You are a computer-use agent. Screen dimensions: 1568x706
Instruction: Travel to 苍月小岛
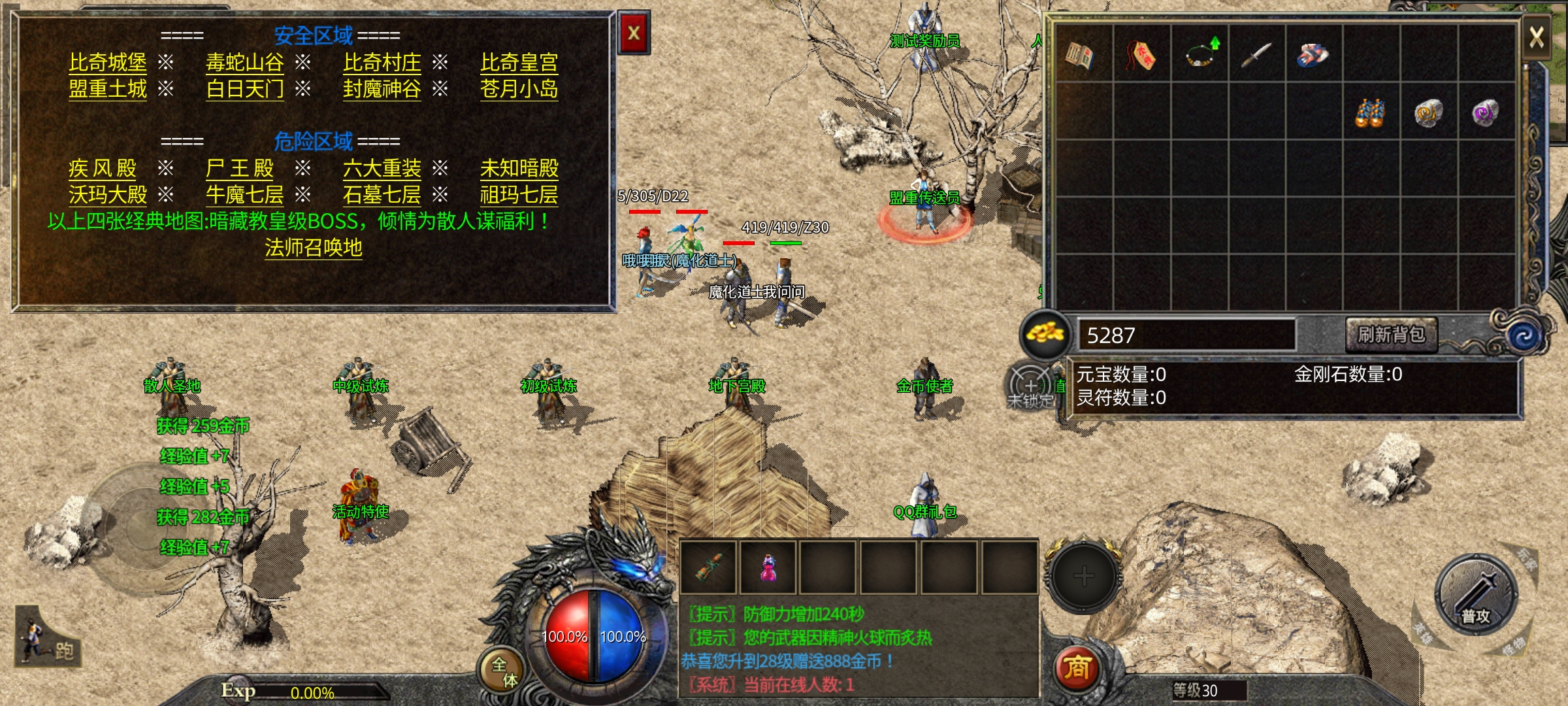(x=519, y=89)
